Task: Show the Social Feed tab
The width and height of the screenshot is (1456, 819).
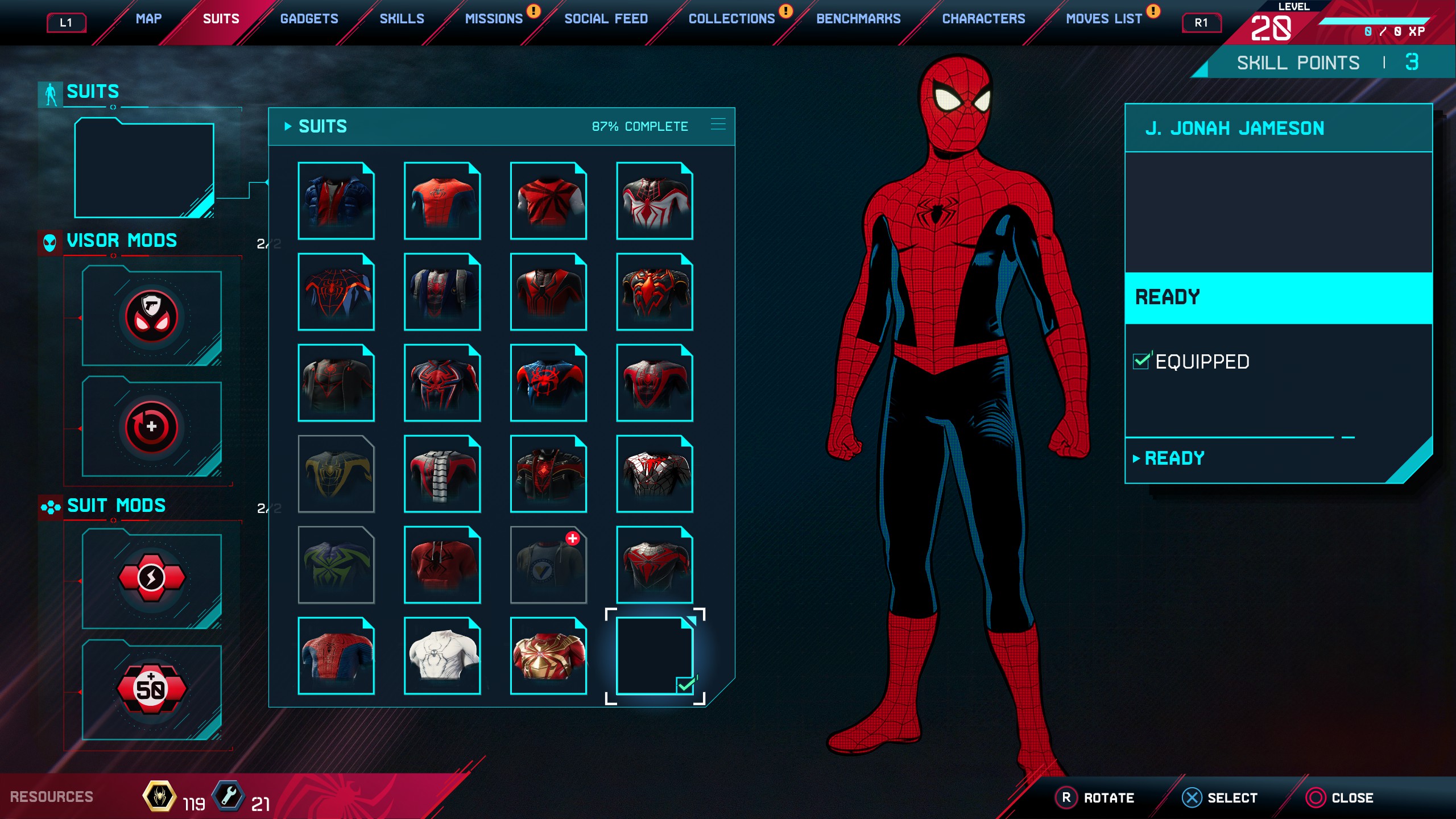Action: point(606,19)
